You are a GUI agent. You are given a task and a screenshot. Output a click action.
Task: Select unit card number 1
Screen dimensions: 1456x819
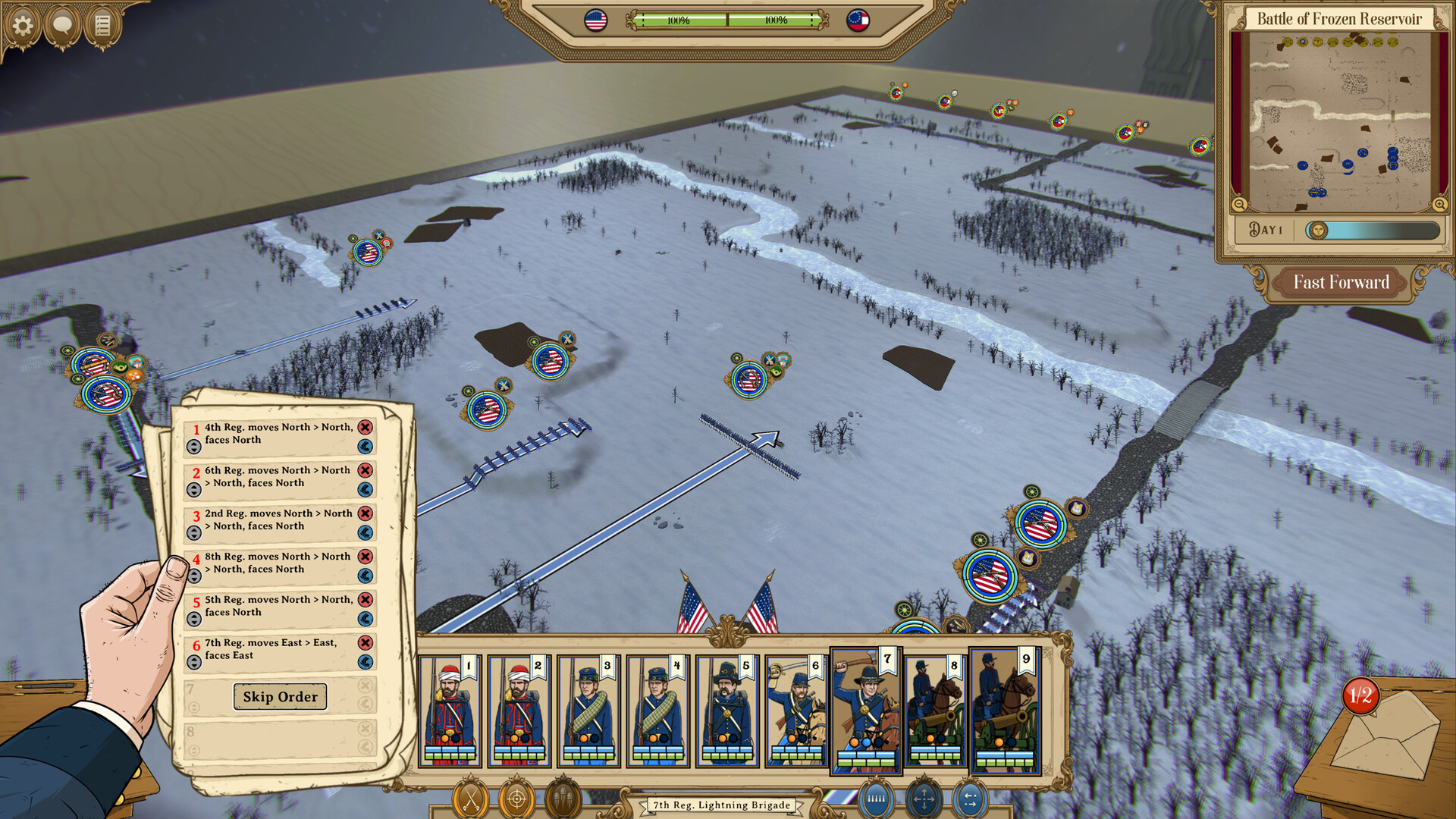pyautogui.click(x=450, y=711)
